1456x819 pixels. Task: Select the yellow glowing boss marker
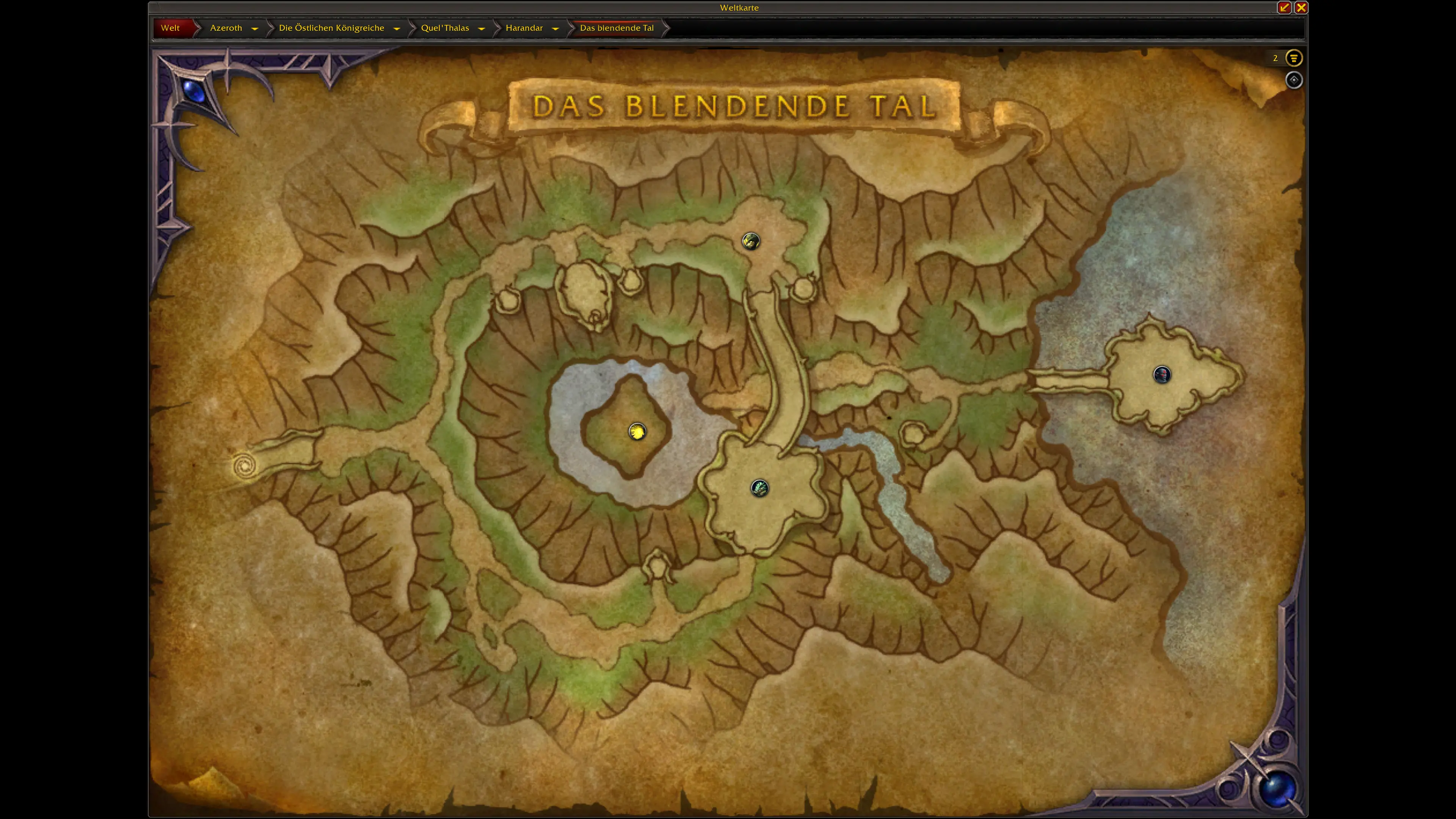[x=637, y=432]
